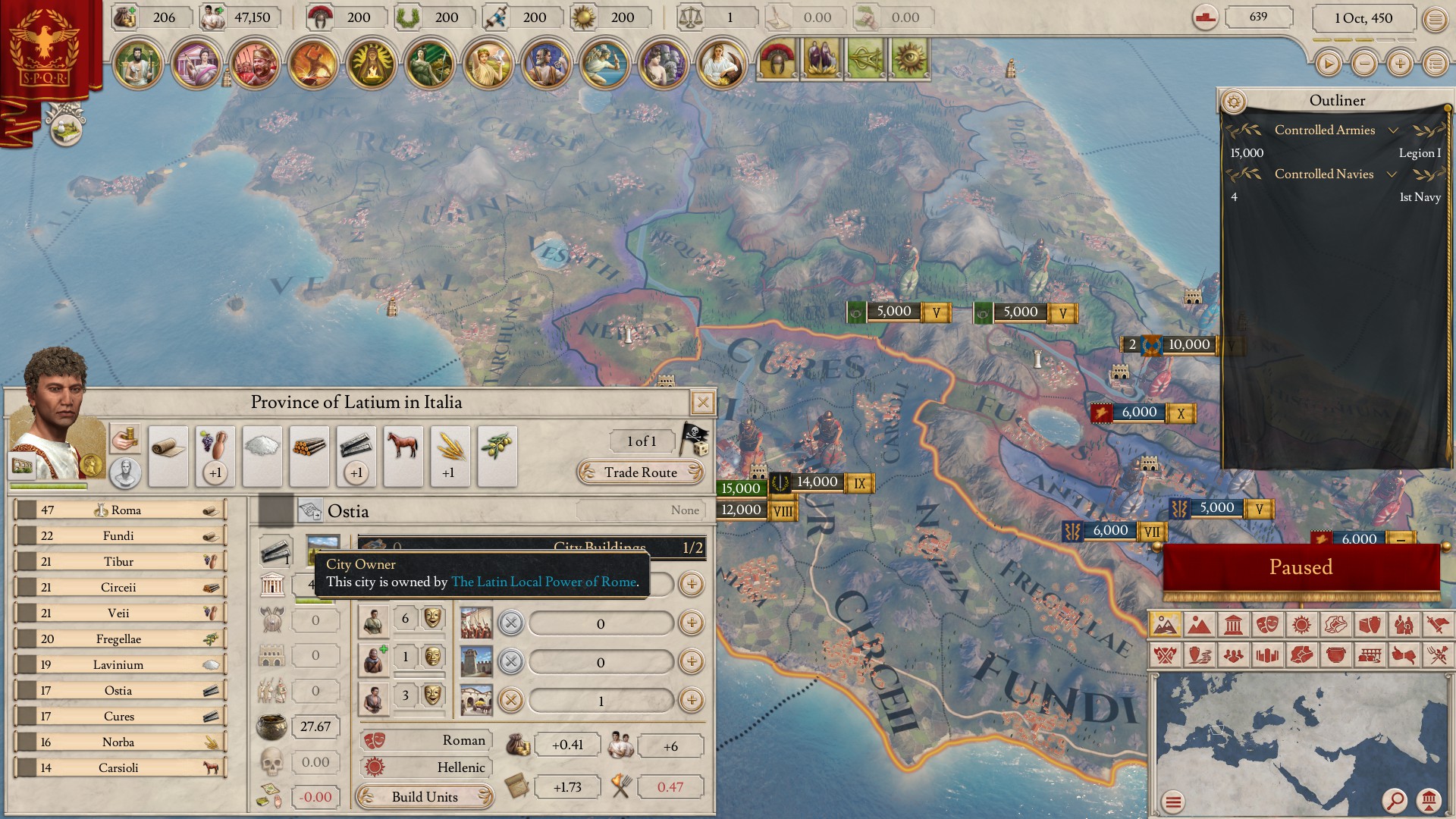This screenshot has height=819, width=1456.
Task: Collapse the Controlled Armies list
Action: pyautogui.click(x=1393, y=130)
